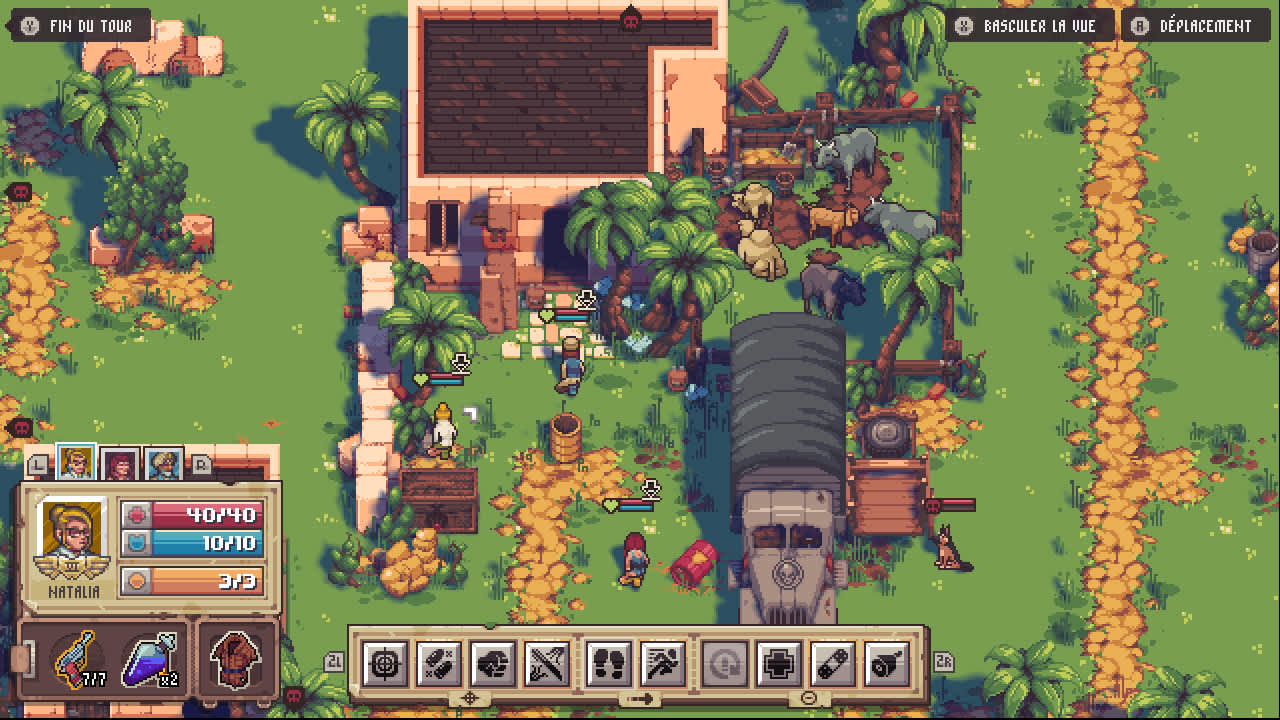Activate the double bullets ability
The image size is (1280, 720).
tap(438, 663)
